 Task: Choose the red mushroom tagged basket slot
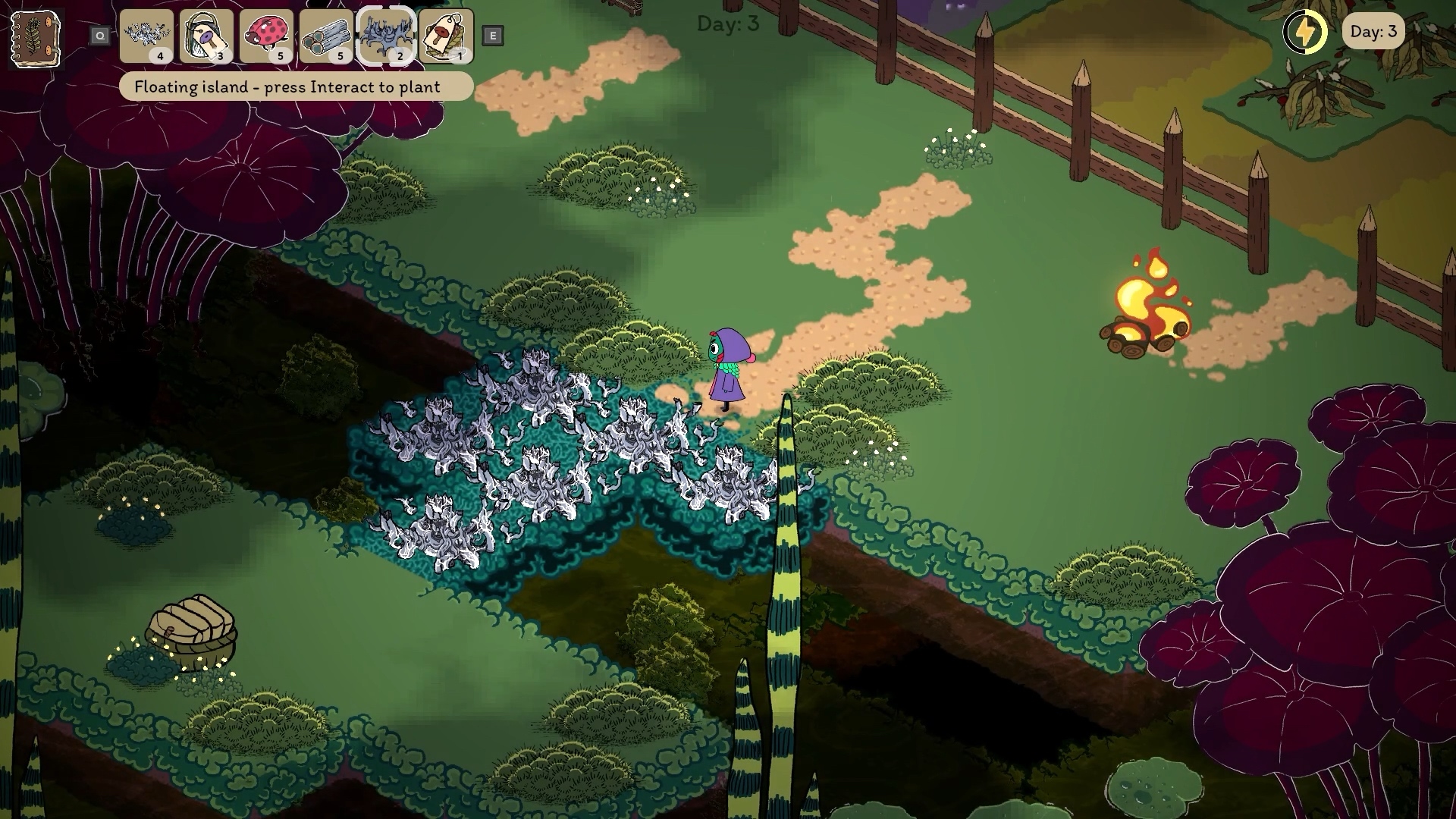tap(446, 36)
